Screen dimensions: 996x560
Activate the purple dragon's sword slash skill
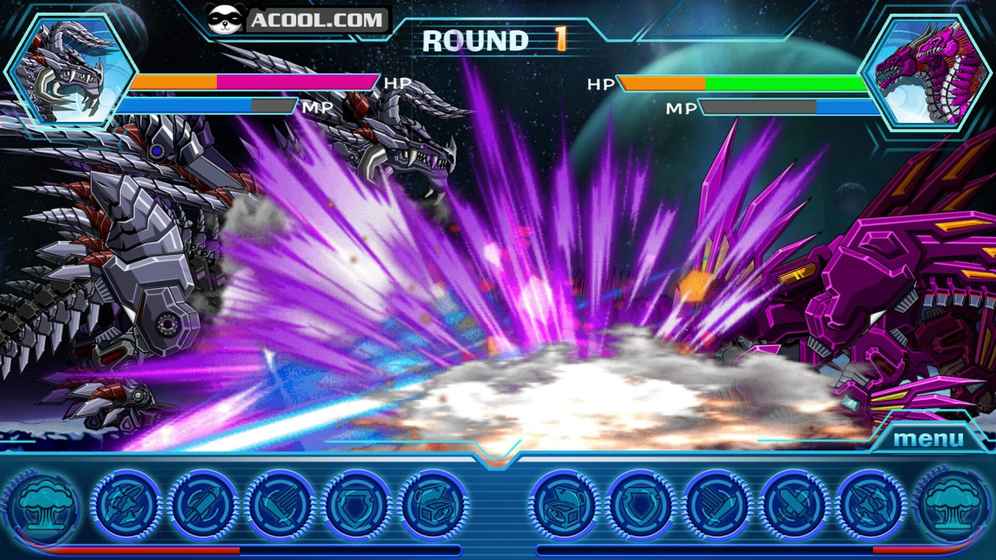[x=717, y=502]
